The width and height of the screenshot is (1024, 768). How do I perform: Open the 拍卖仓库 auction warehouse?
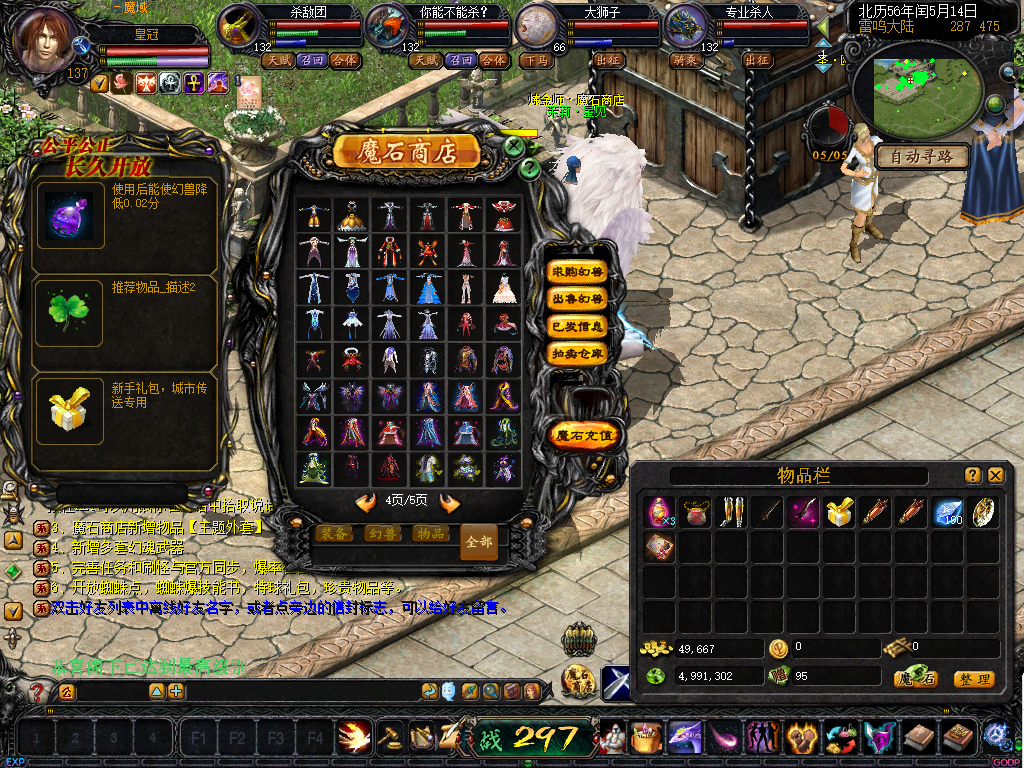click(x=578, y=353)
